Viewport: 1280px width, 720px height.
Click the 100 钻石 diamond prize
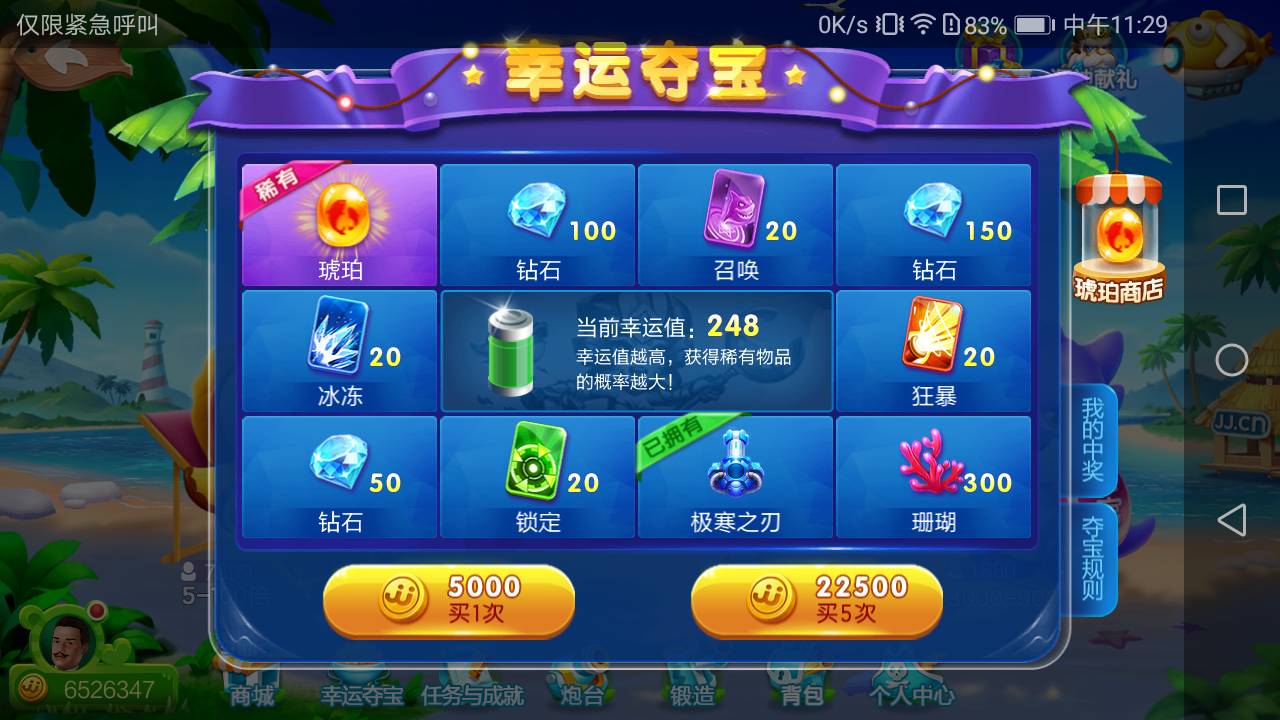click(x=537, y=222)
